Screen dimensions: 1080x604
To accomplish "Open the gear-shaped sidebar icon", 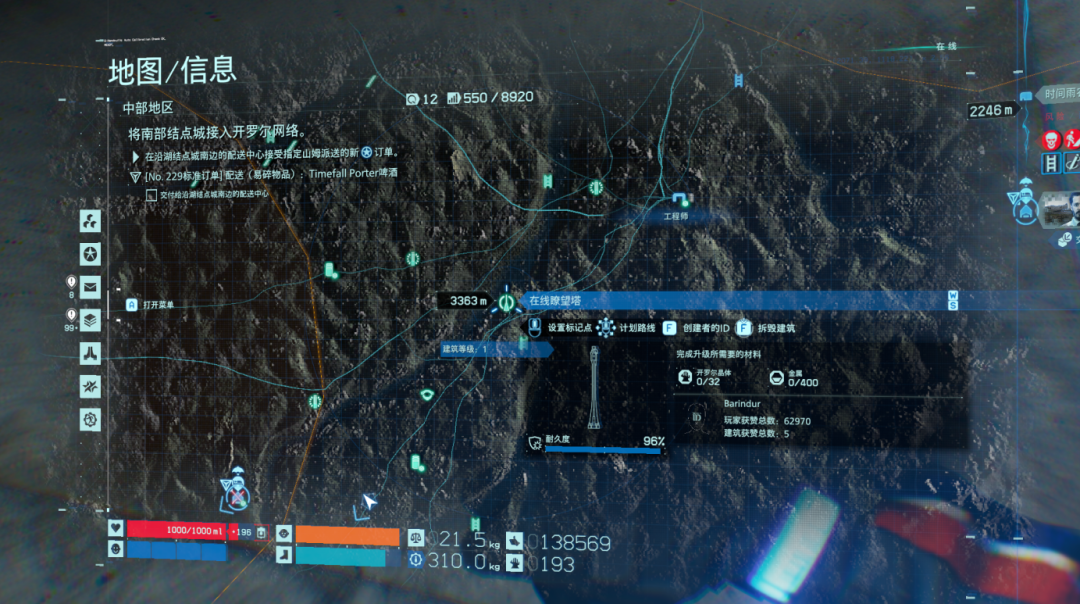I will (x=91, y=419).
